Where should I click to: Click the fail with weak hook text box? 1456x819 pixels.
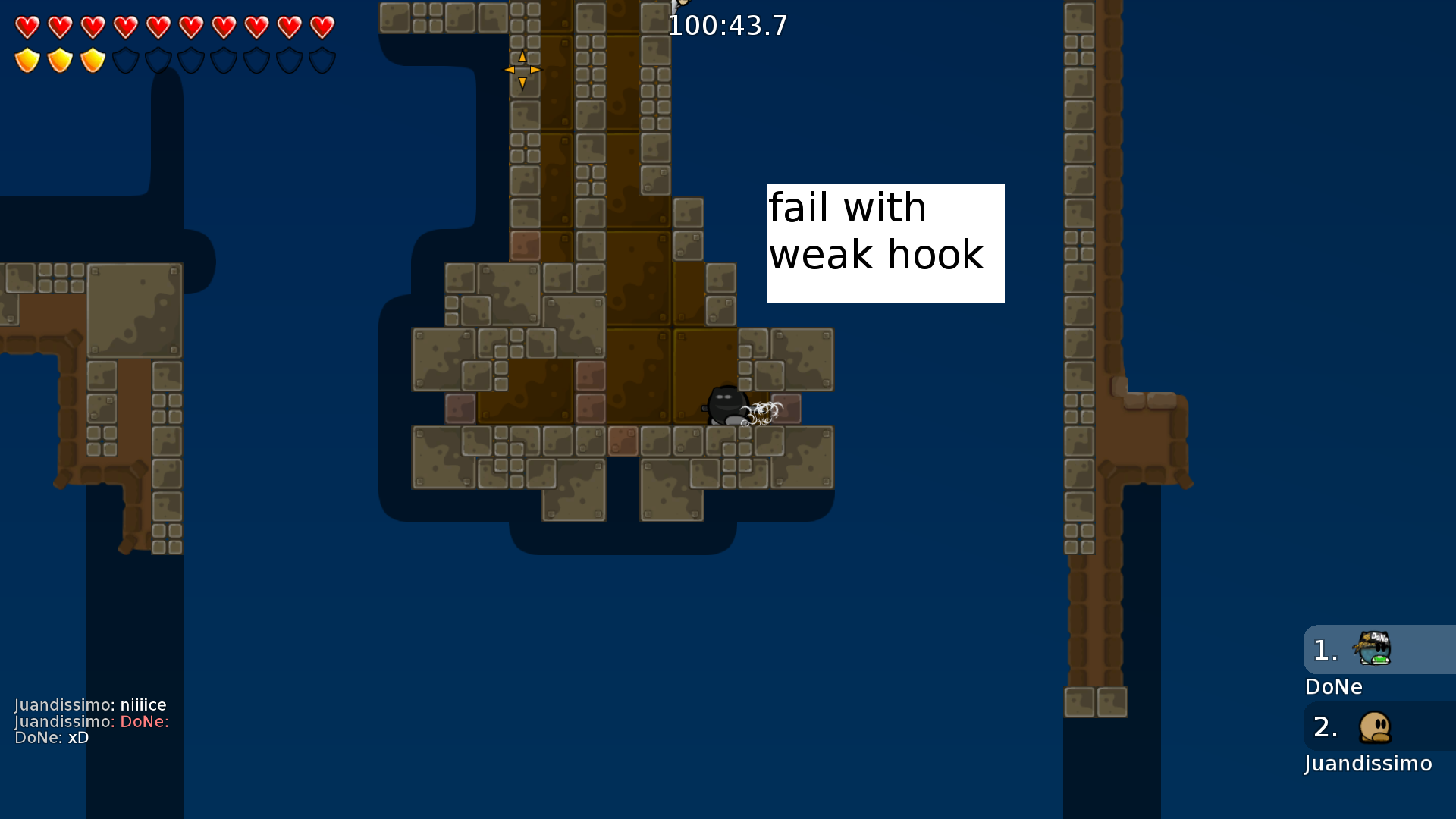point(886,241)
